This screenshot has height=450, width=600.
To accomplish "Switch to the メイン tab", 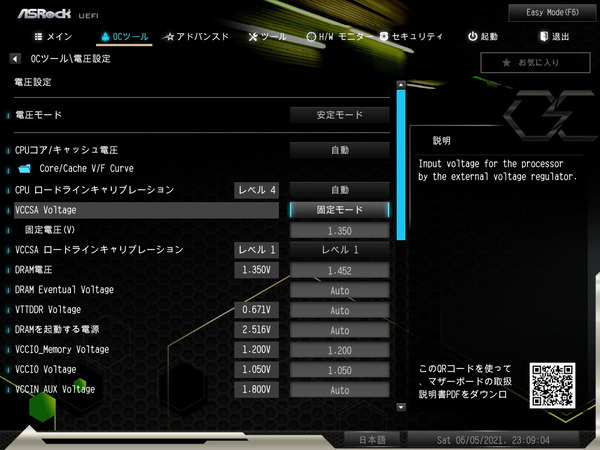I will [x=53, y=37].
